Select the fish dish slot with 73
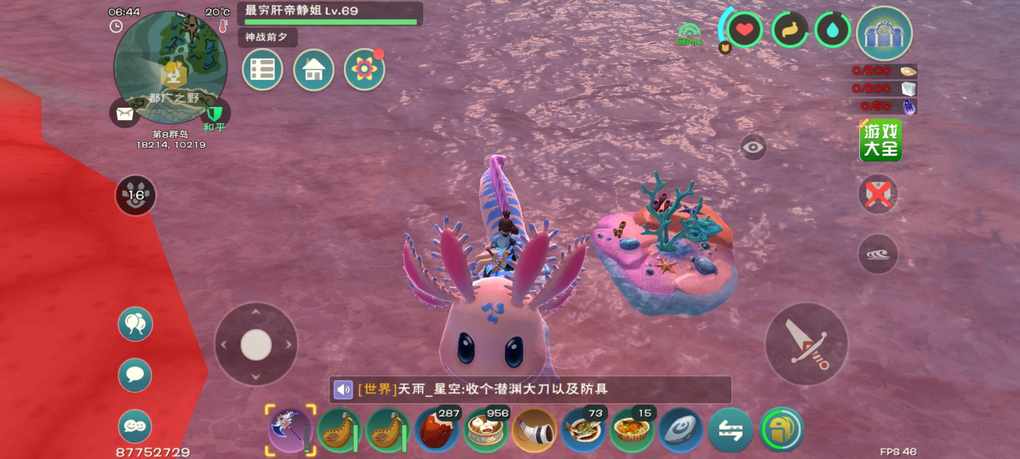The width and height of the screenshot is (1020, 459). pos(584,430)
